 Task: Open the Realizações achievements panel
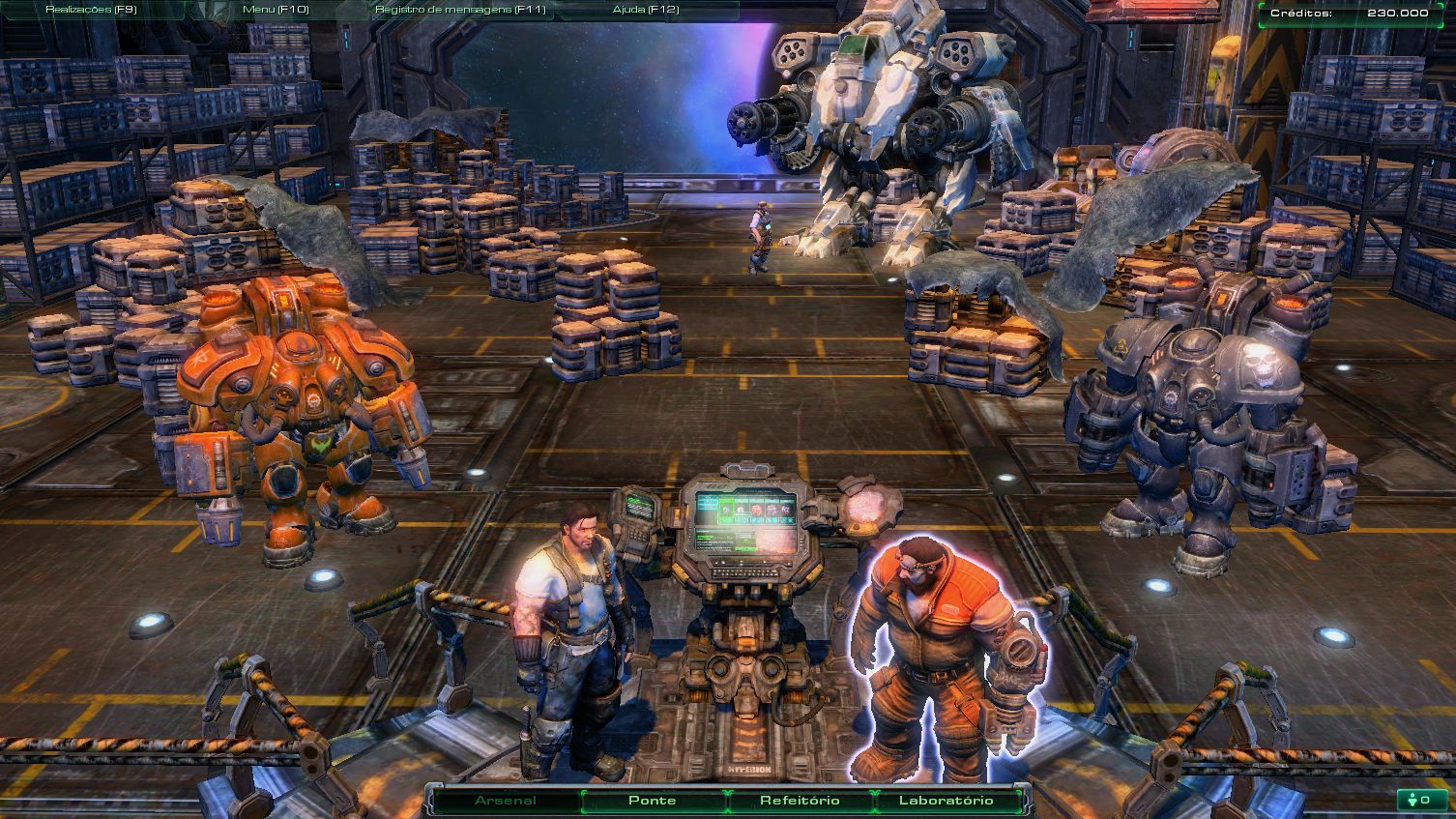coord(92,10)
